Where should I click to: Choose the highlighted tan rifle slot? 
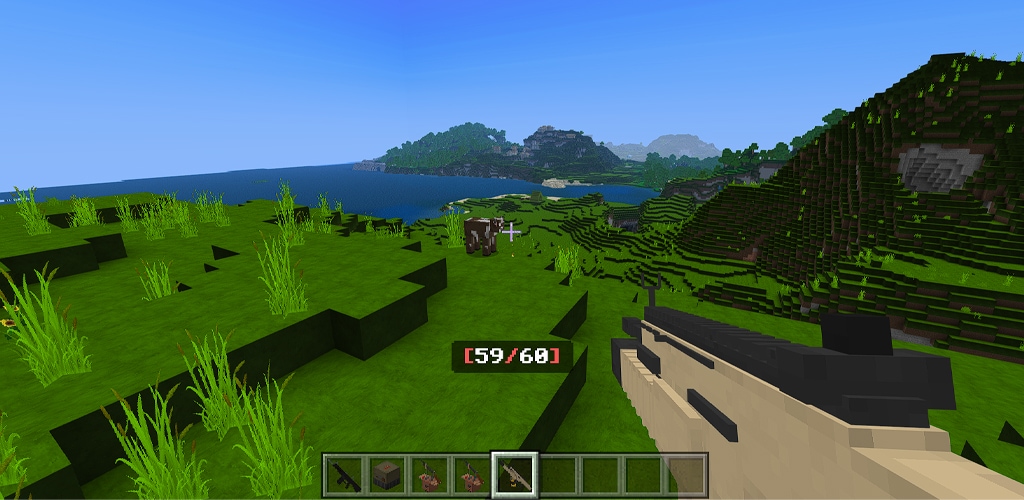coord(515,474)
